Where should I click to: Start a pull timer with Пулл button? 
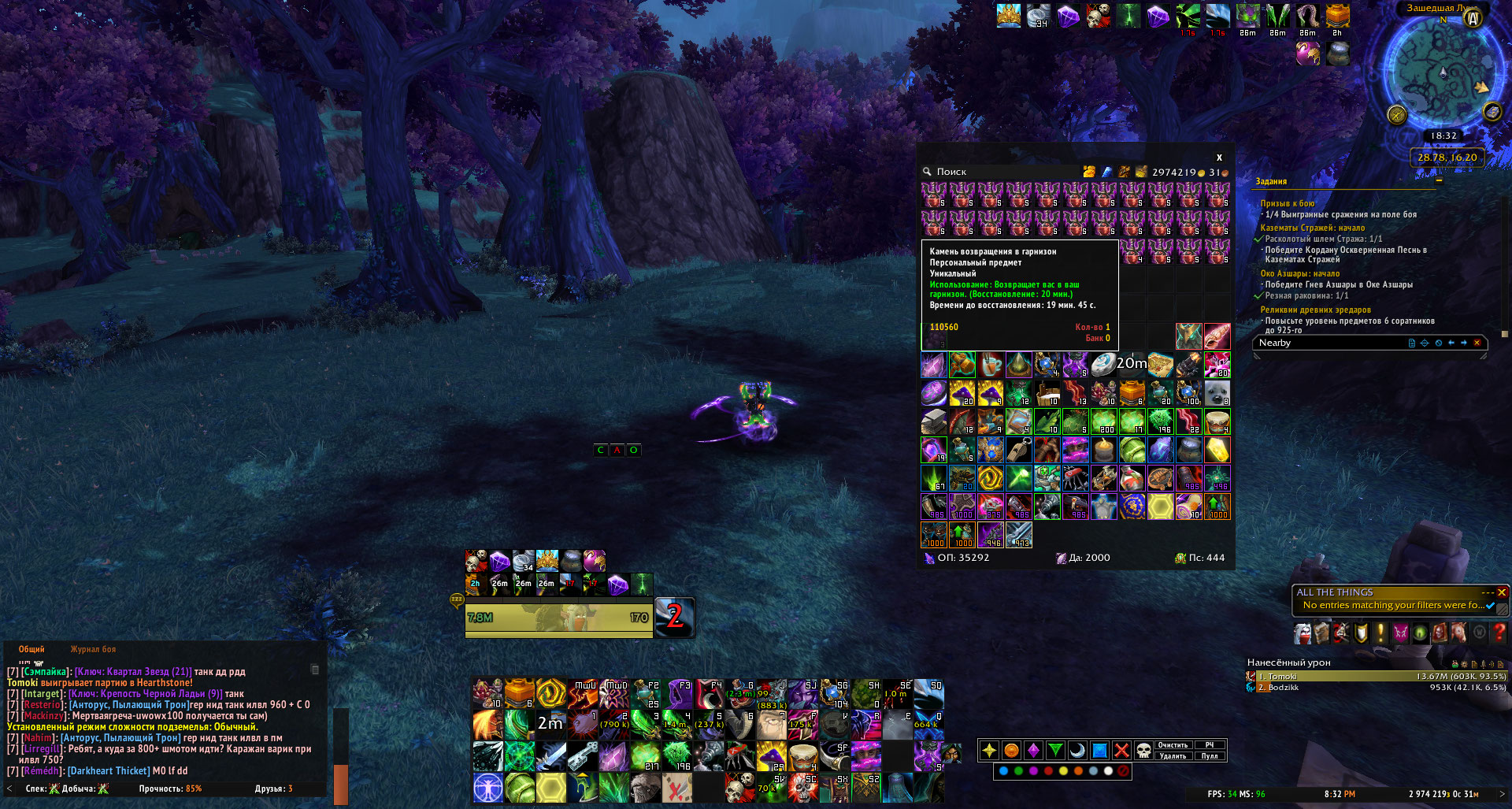[1210, 756]
